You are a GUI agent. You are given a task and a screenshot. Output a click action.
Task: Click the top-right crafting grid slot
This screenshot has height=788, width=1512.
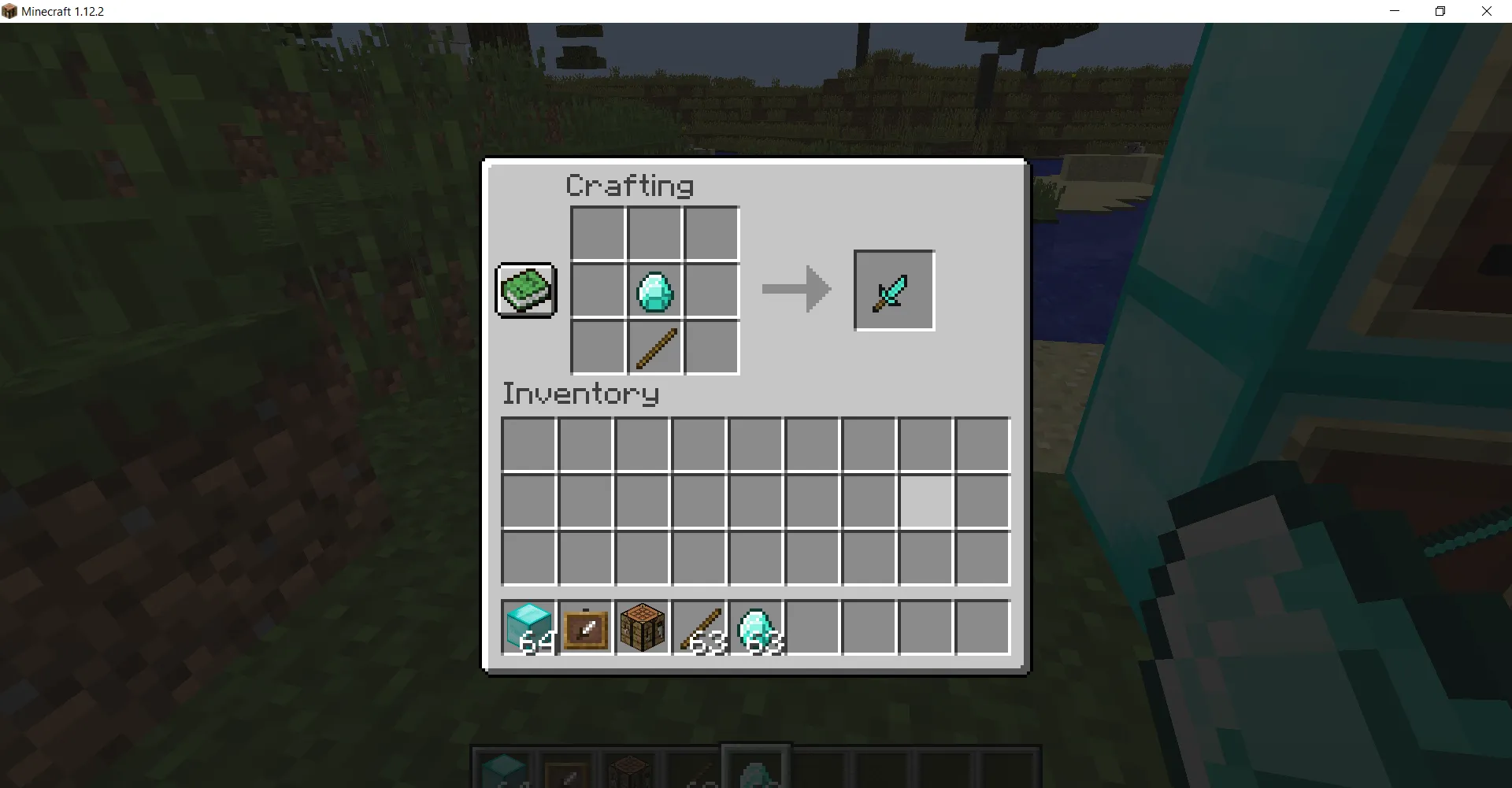pyautogui.click(x=710, y=233)
